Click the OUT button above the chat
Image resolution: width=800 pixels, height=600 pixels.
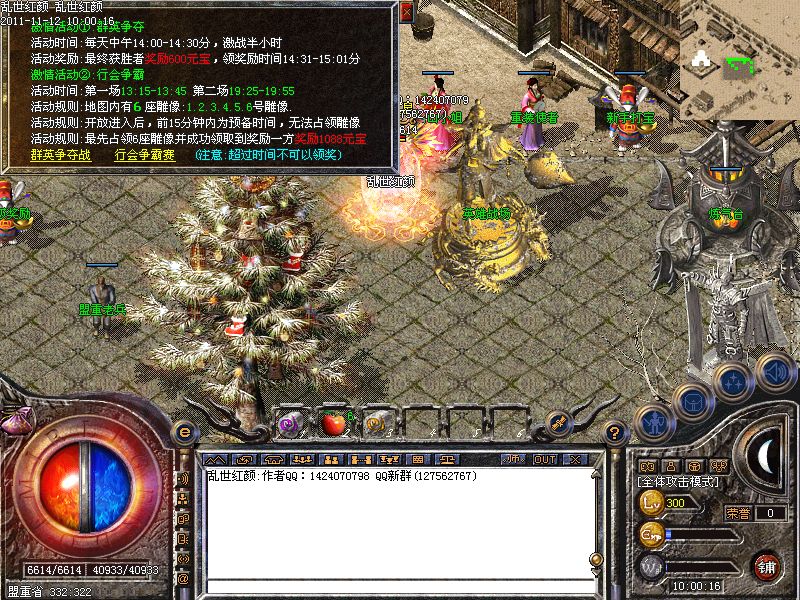click(x=545, y=459)
